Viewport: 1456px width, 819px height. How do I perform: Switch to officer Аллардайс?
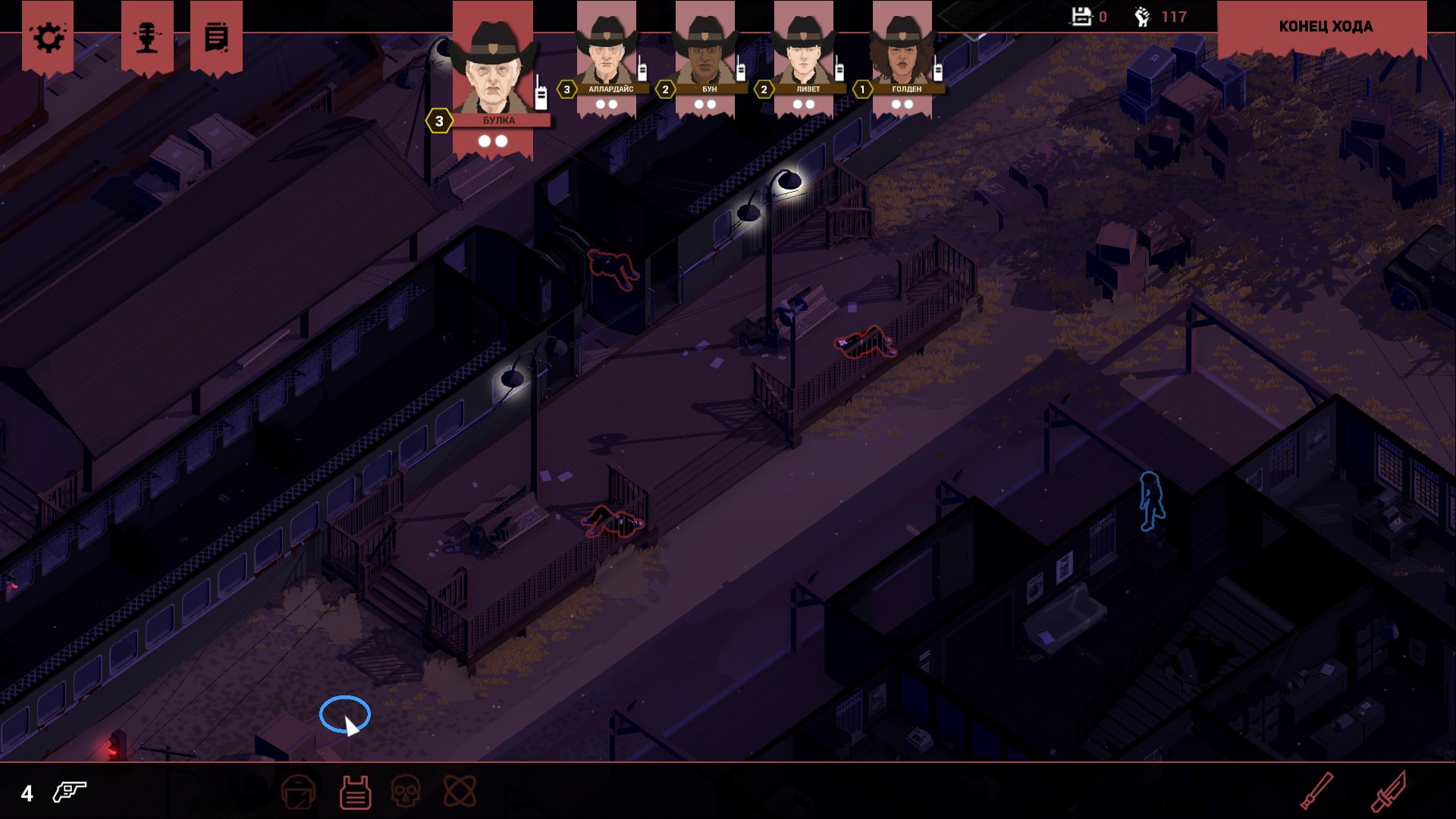(x=606, y=53)
